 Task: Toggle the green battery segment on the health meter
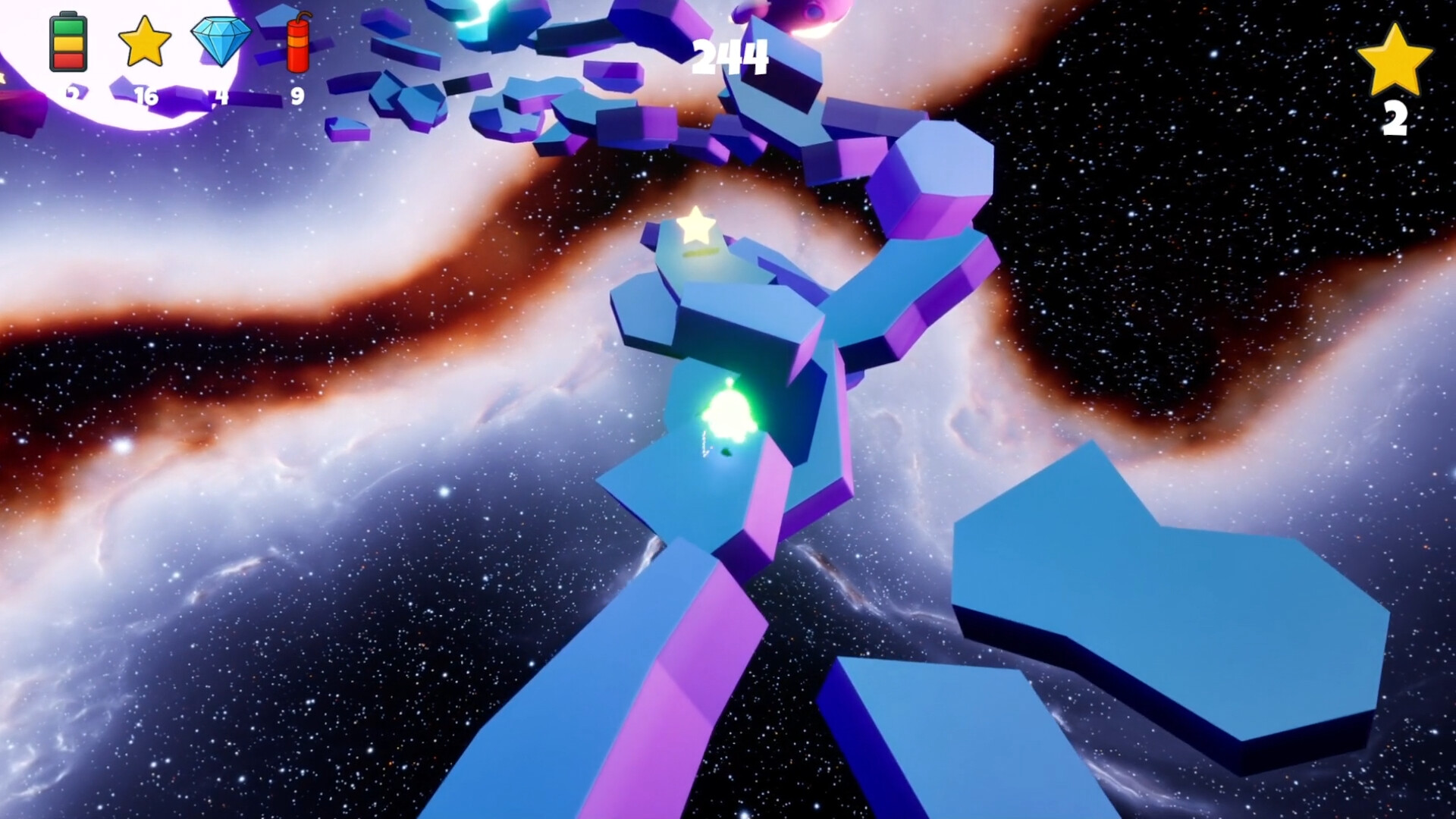(68, 29)
